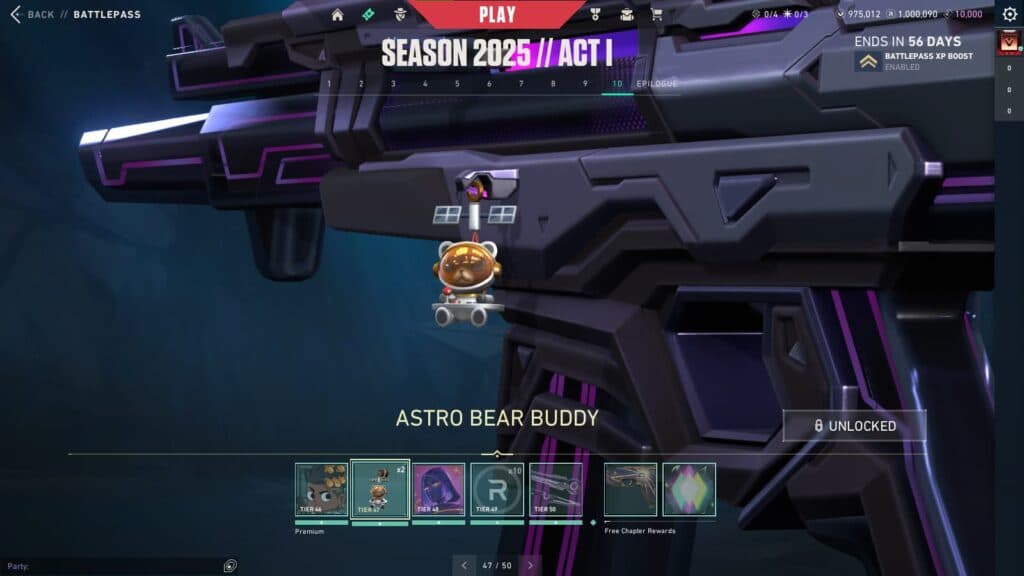Open the shopping cart store icon
The image size is (1024, 576).
click(656, 15)
